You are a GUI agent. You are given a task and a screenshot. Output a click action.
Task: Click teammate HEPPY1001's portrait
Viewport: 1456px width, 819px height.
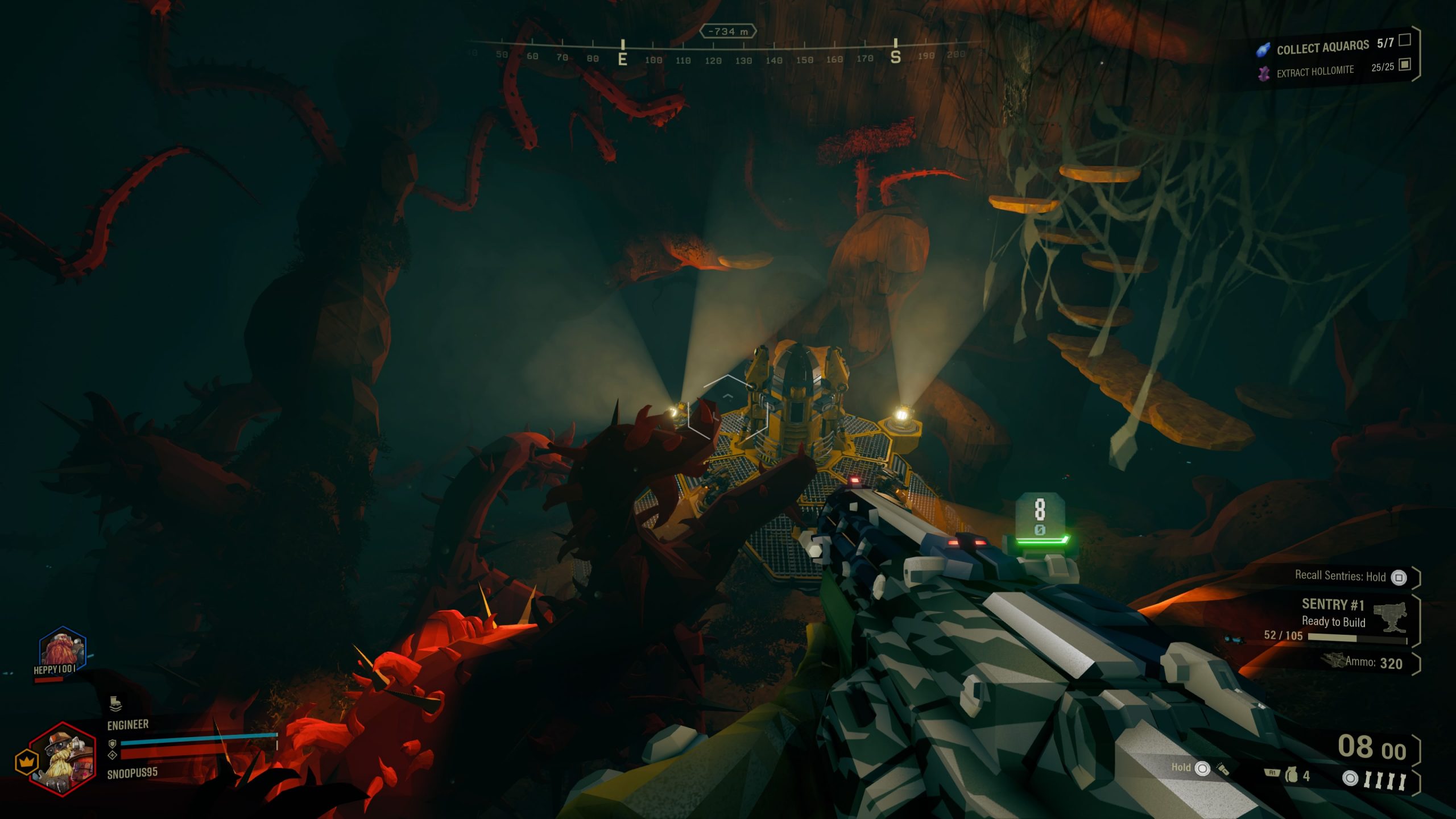click(x=62, y=650)
